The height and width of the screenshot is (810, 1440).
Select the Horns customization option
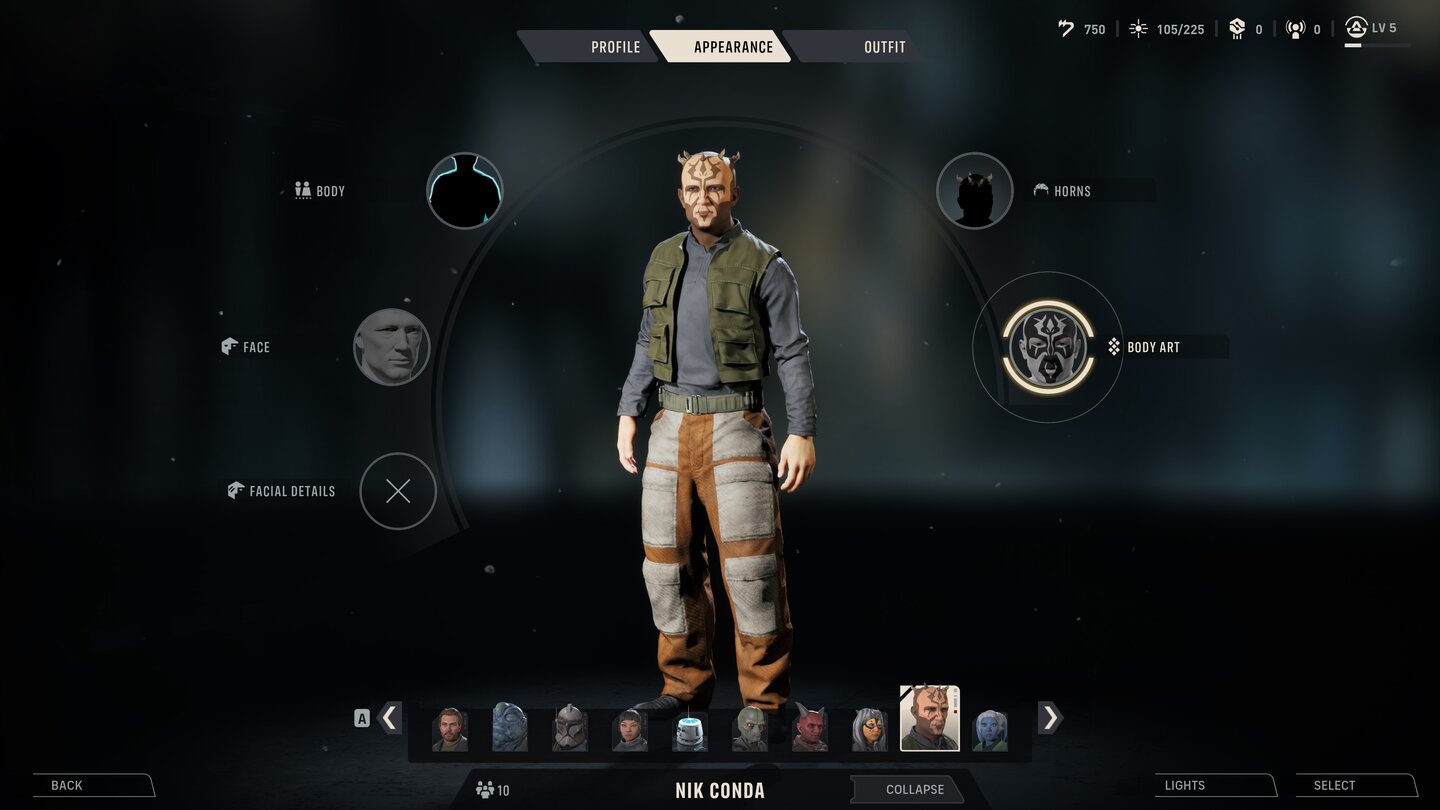(974, 190)
